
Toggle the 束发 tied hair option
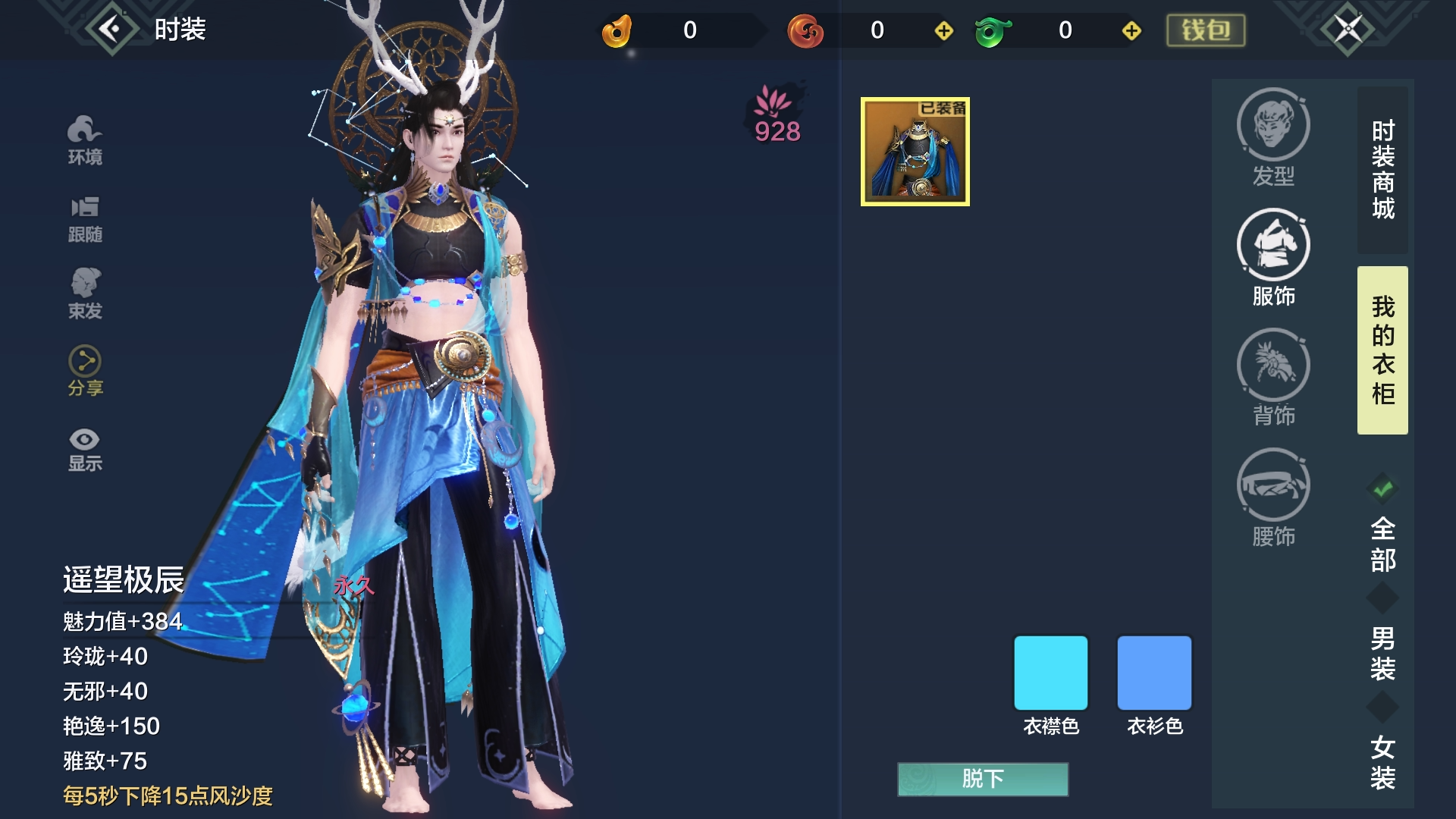[x=85, y=294]
